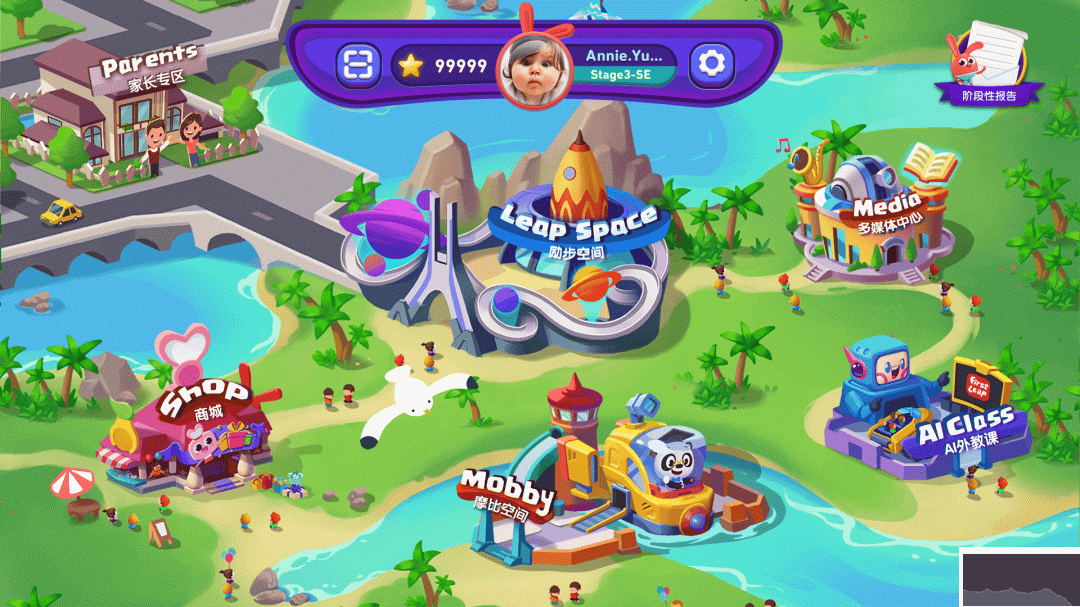The width and height of the screenshot is (1080, 607).
Task: Click the star coin counter
Action: point(443,67)
